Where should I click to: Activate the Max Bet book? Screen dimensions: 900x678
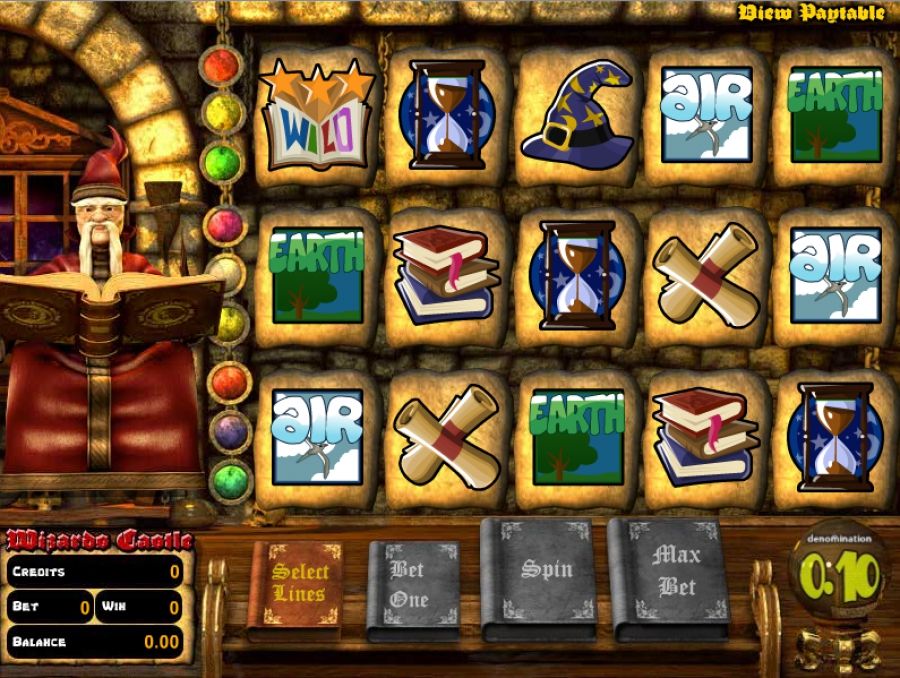[675, 575]
